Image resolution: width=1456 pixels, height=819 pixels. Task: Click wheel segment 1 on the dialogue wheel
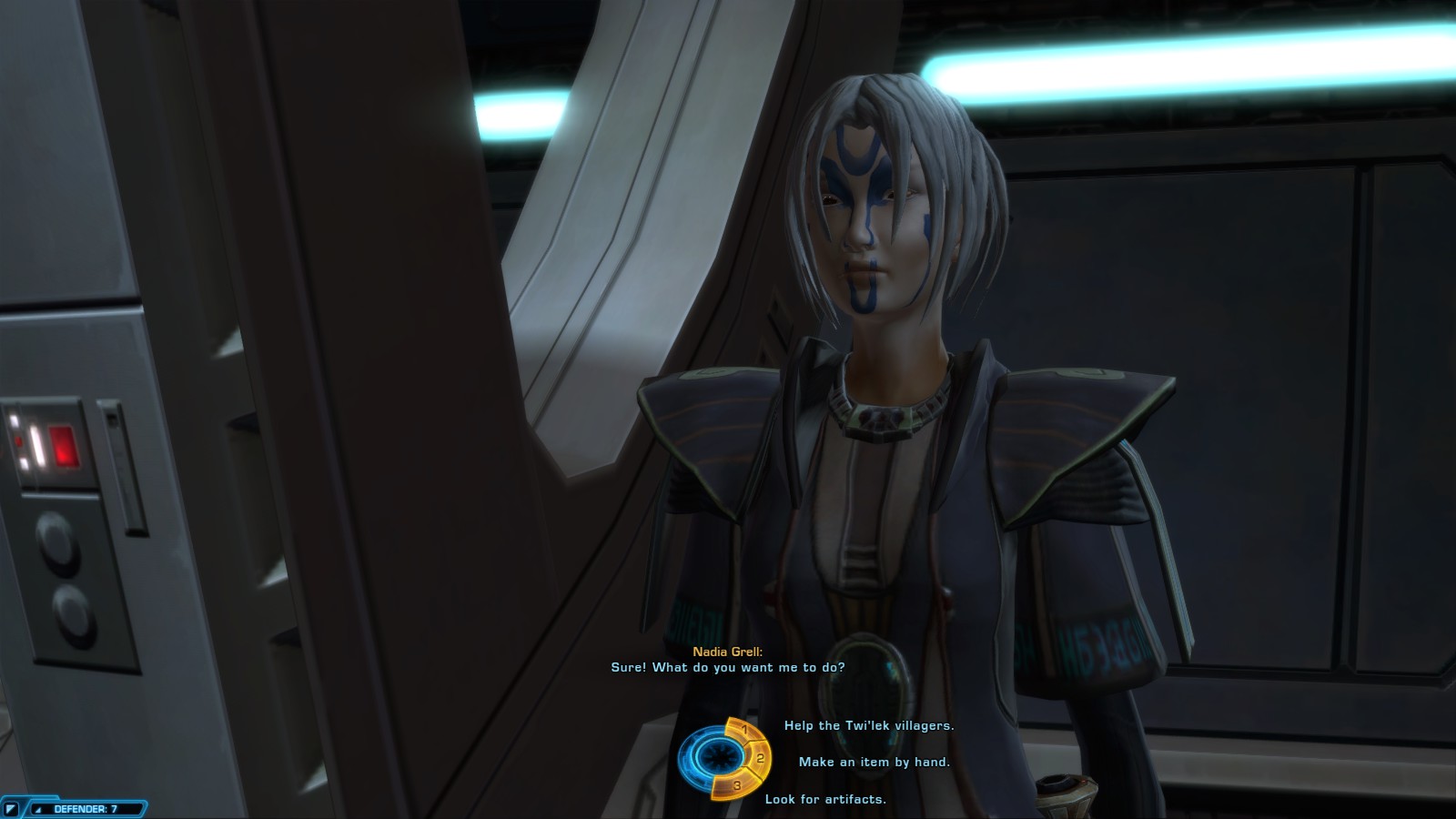pyautogui.click(x=742, y=730)
